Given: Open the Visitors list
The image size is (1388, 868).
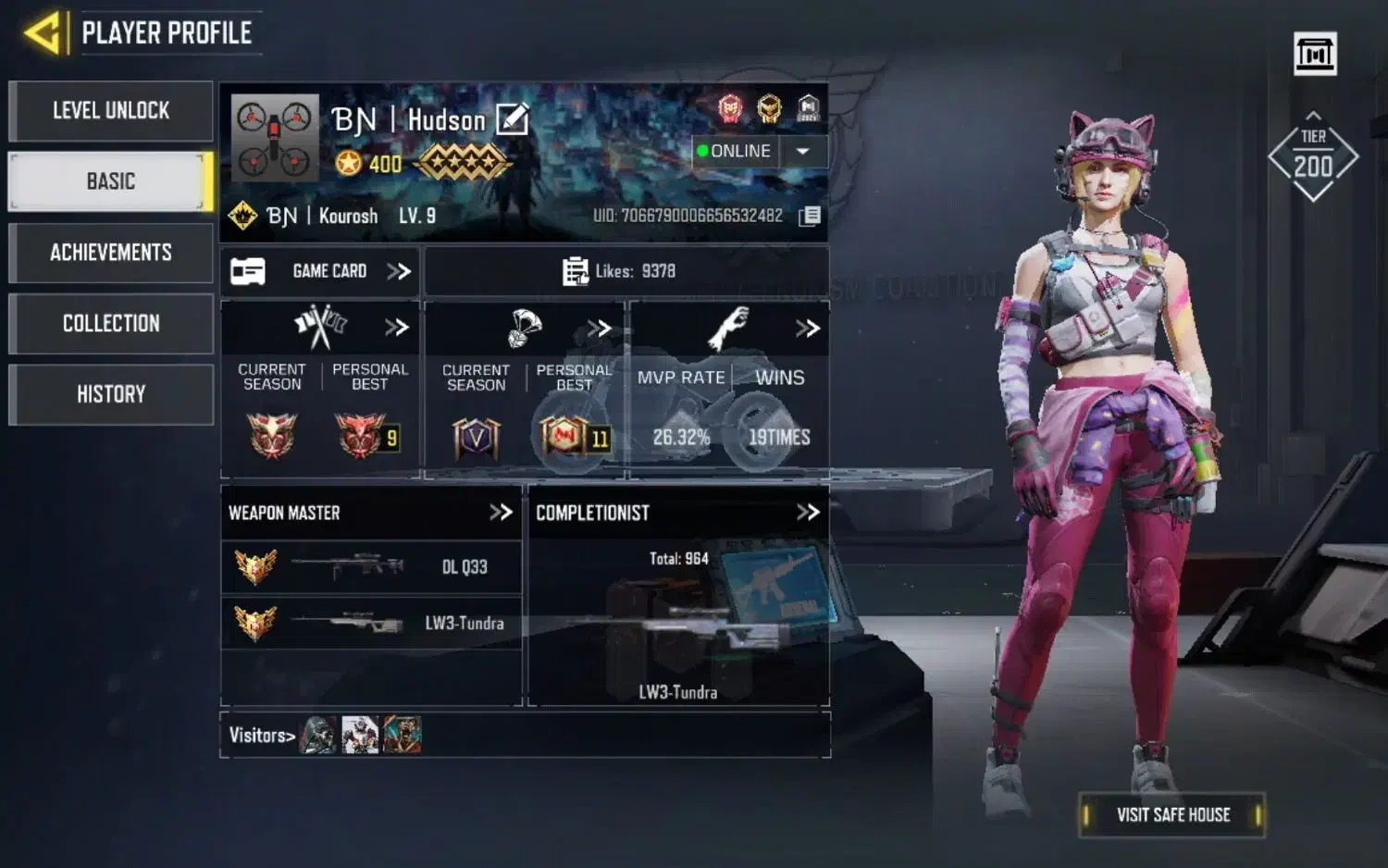Looking at the screenshot, I should coord(262,736).
